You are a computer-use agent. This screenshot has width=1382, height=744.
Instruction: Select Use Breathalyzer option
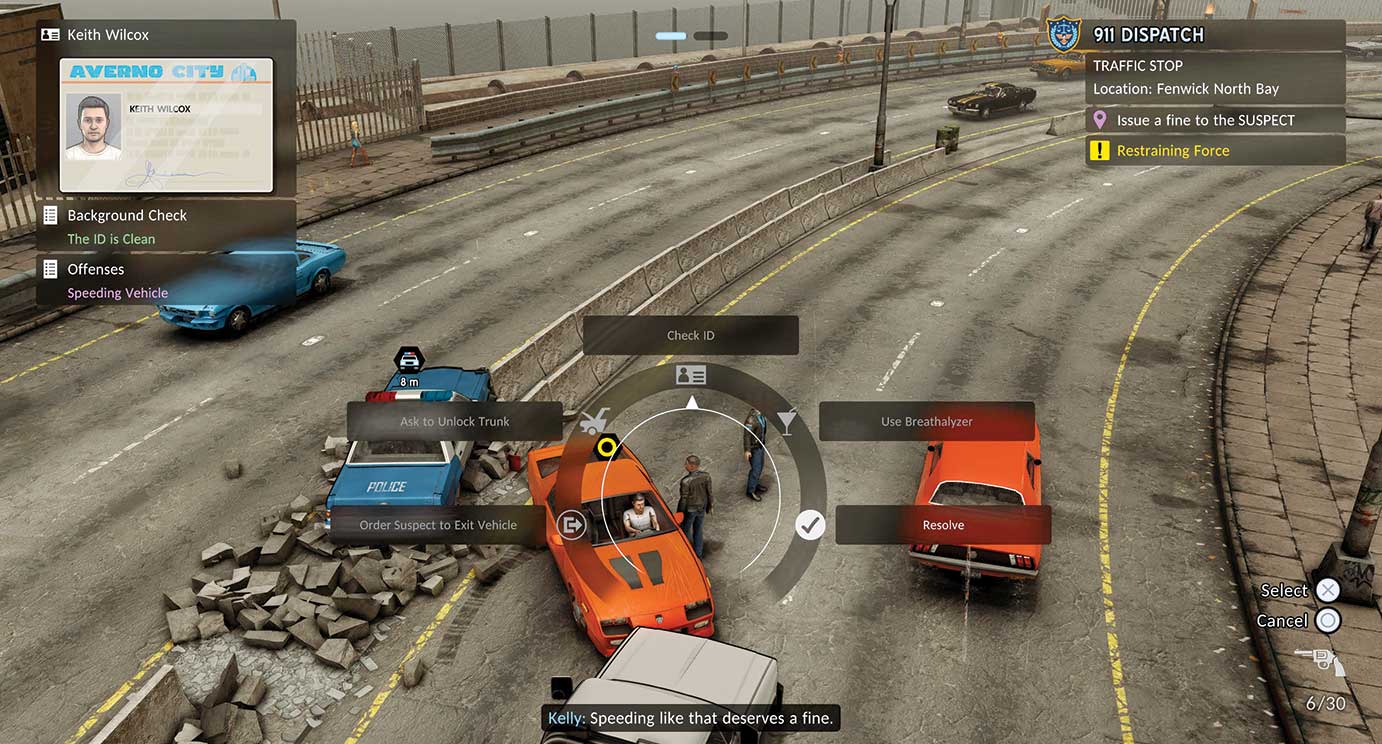(x=926, y=422)
